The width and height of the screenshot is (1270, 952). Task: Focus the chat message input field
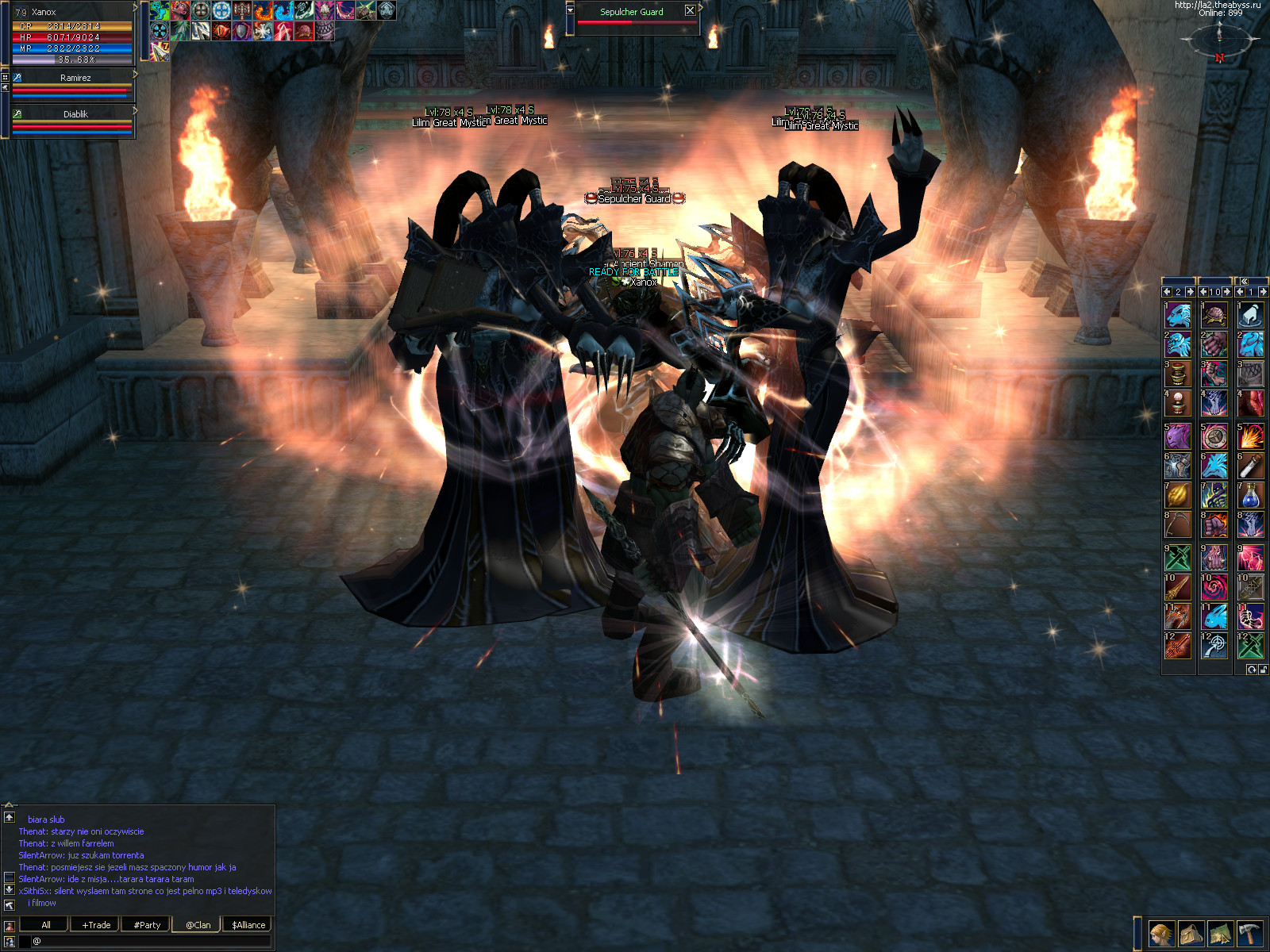(151, 941)
